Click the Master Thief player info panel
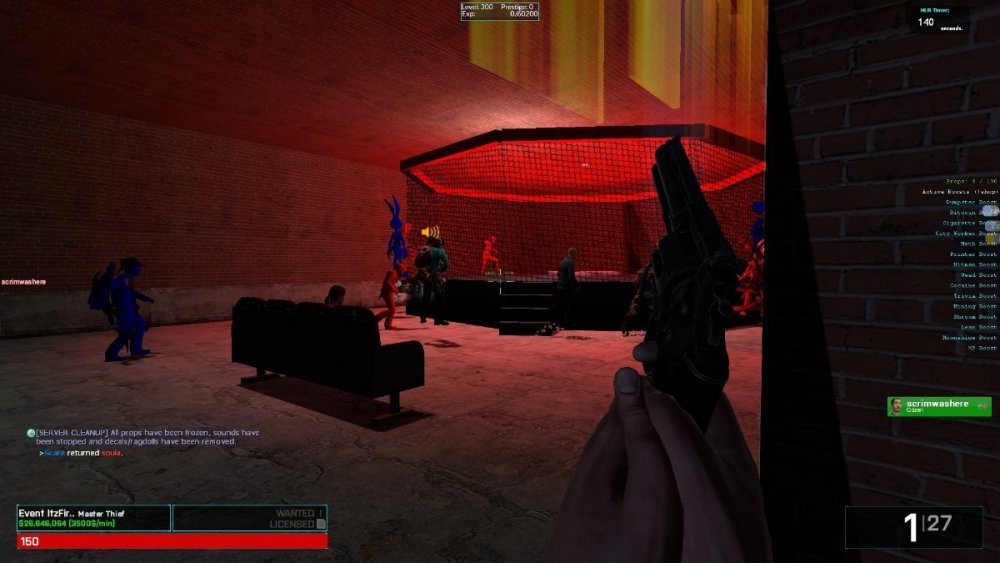1000x563 pixels. (x=93, y=517)
